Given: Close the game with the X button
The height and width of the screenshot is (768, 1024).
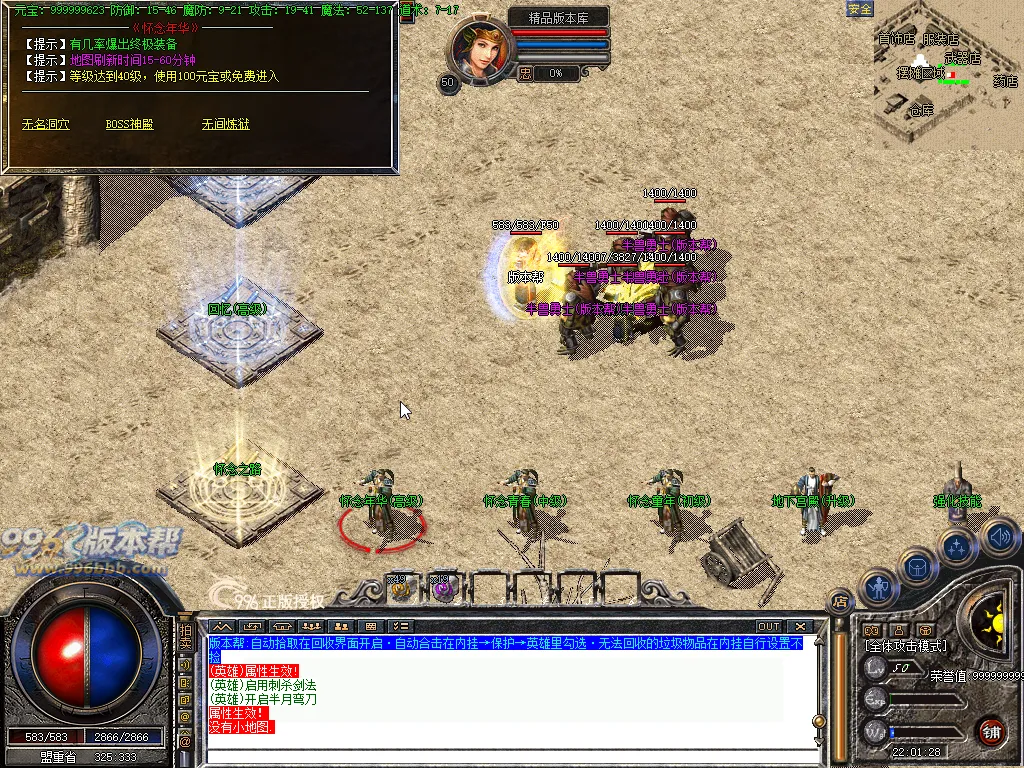Looking at the screenshot, I should click(x=800, y=627).
